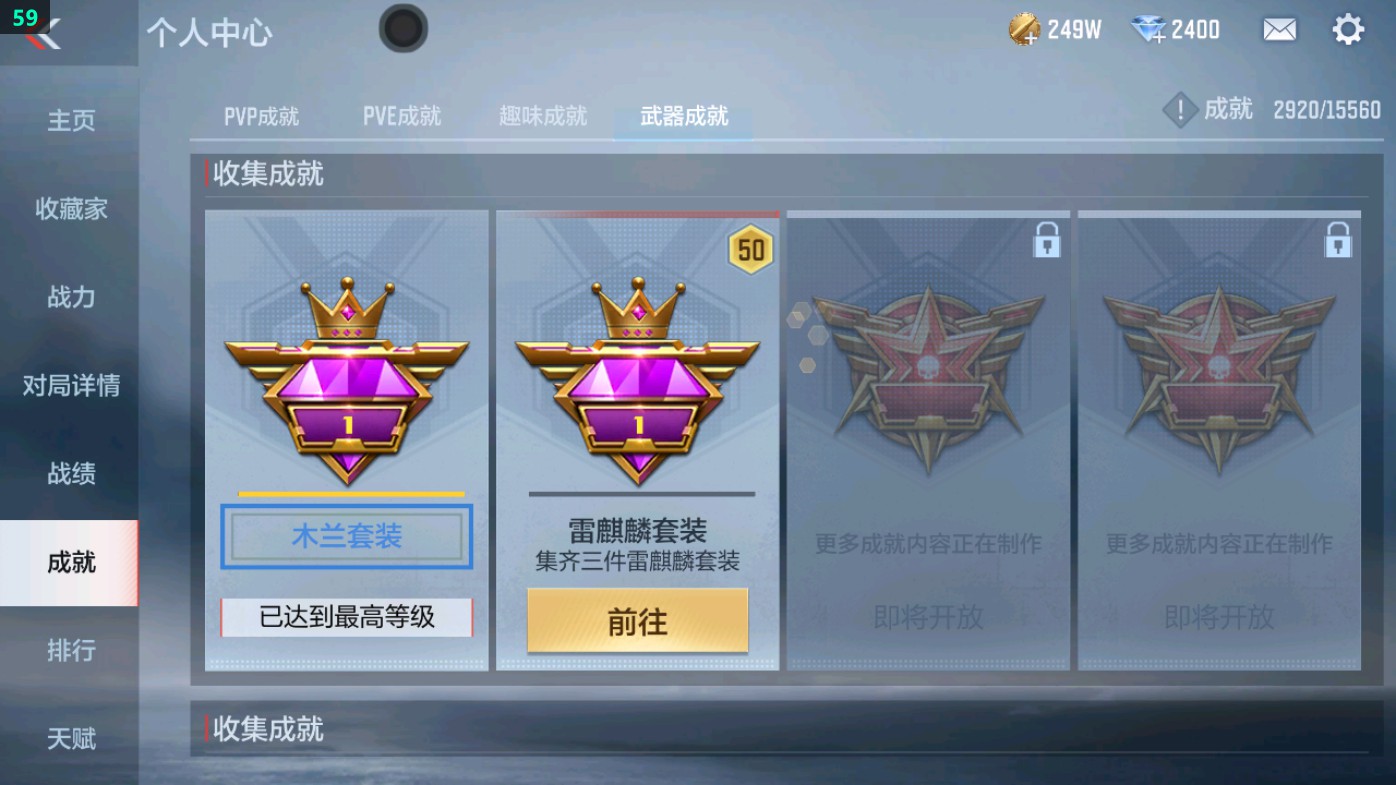Click the level 50 badge on 雷麒麟套装 card
Viewport: 1396px width, 785px height.
[752, 251]
